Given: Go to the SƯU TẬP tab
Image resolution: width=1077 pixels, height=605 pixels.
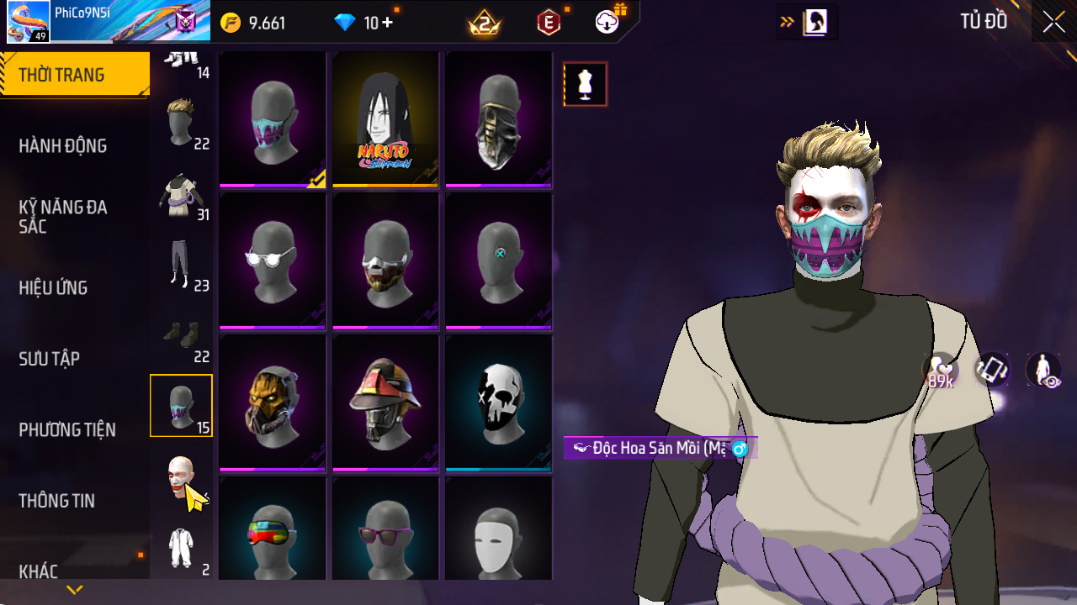Looking at the screenshot, I should point(49,359).
